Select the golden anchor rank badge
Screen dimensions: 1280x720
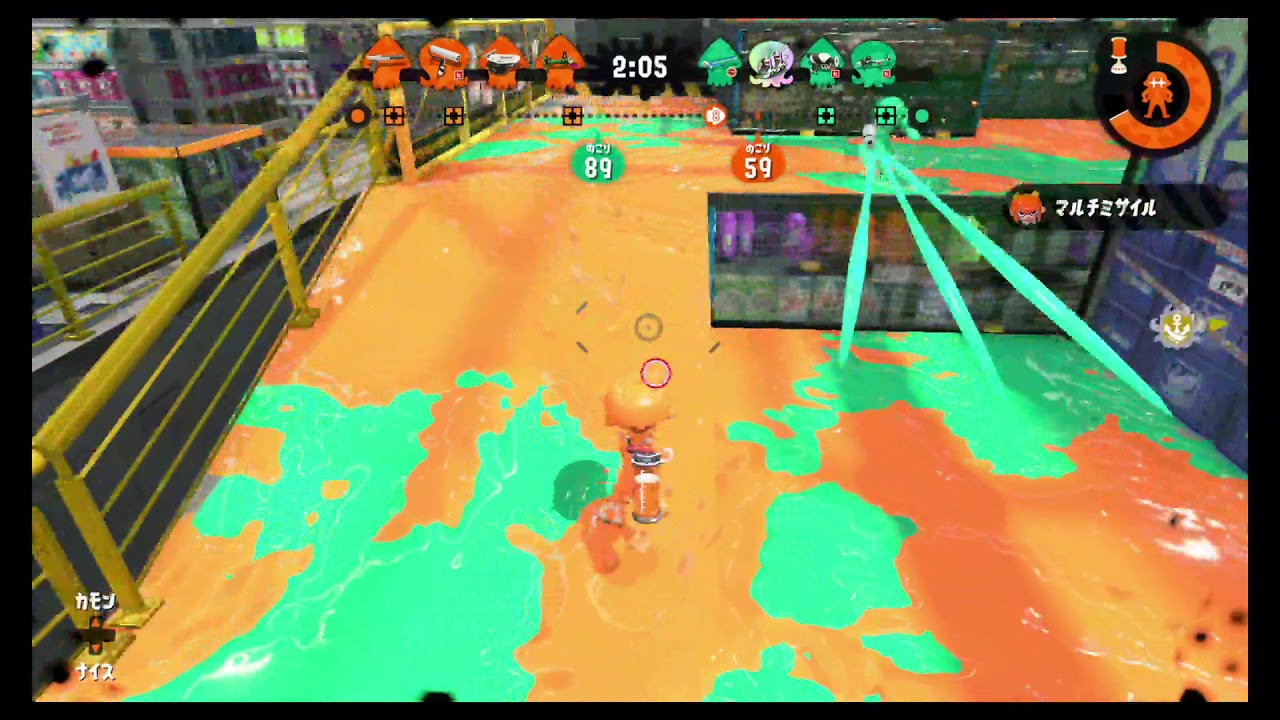pyautogui.click(x=1176, y=326)
